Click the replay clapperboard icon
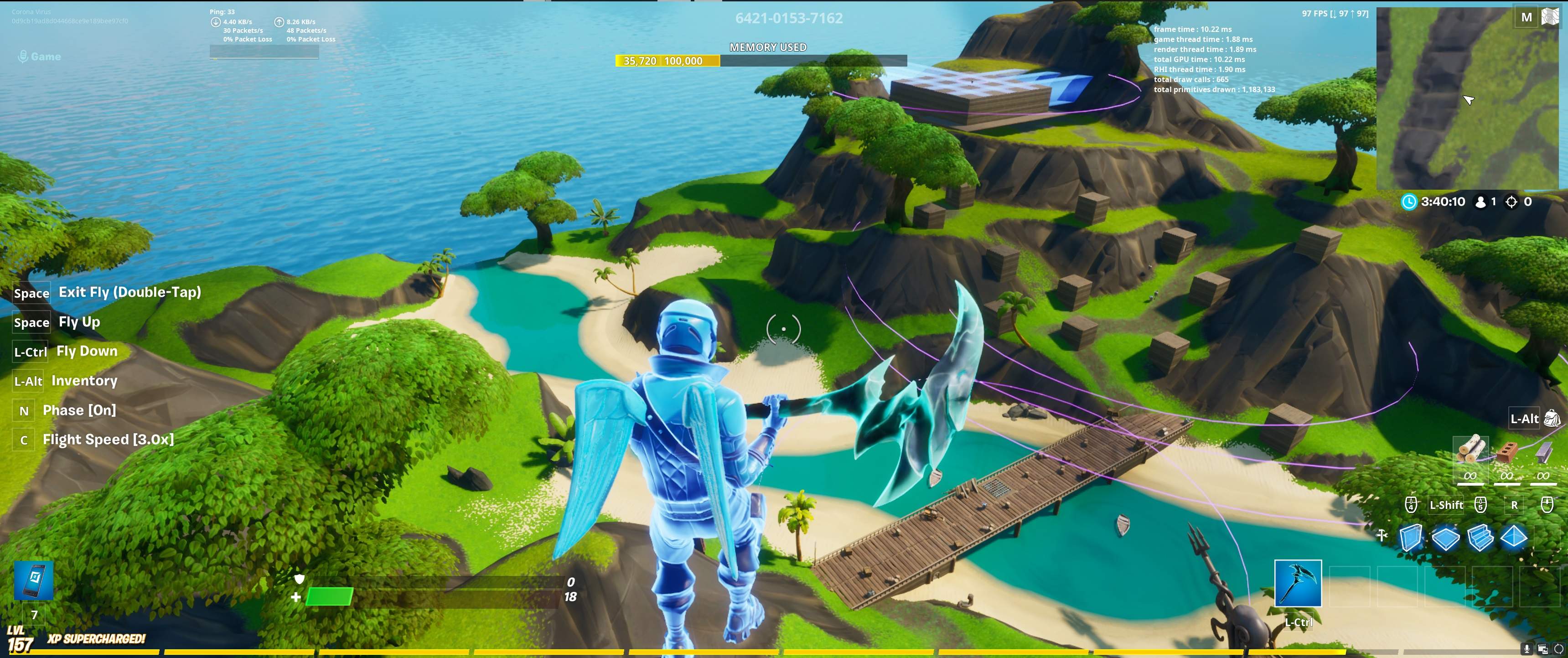The width and height of the screenshot is (1568, 658). tap(1542, 649)
